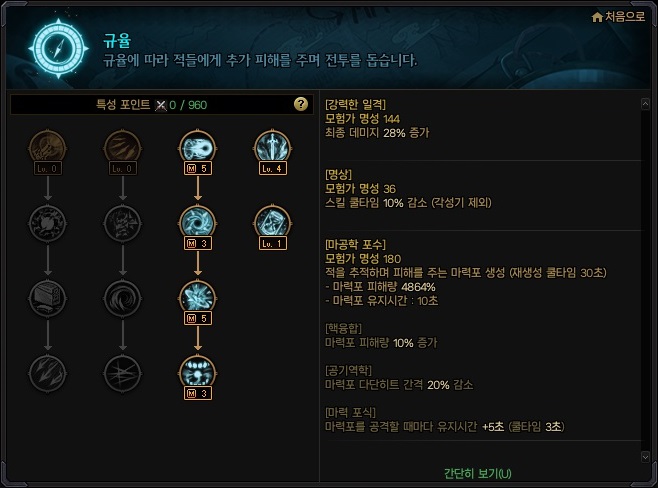Select the spellbook trait node at Lv. 1
The image size is (658, 488).
point(271,222)
